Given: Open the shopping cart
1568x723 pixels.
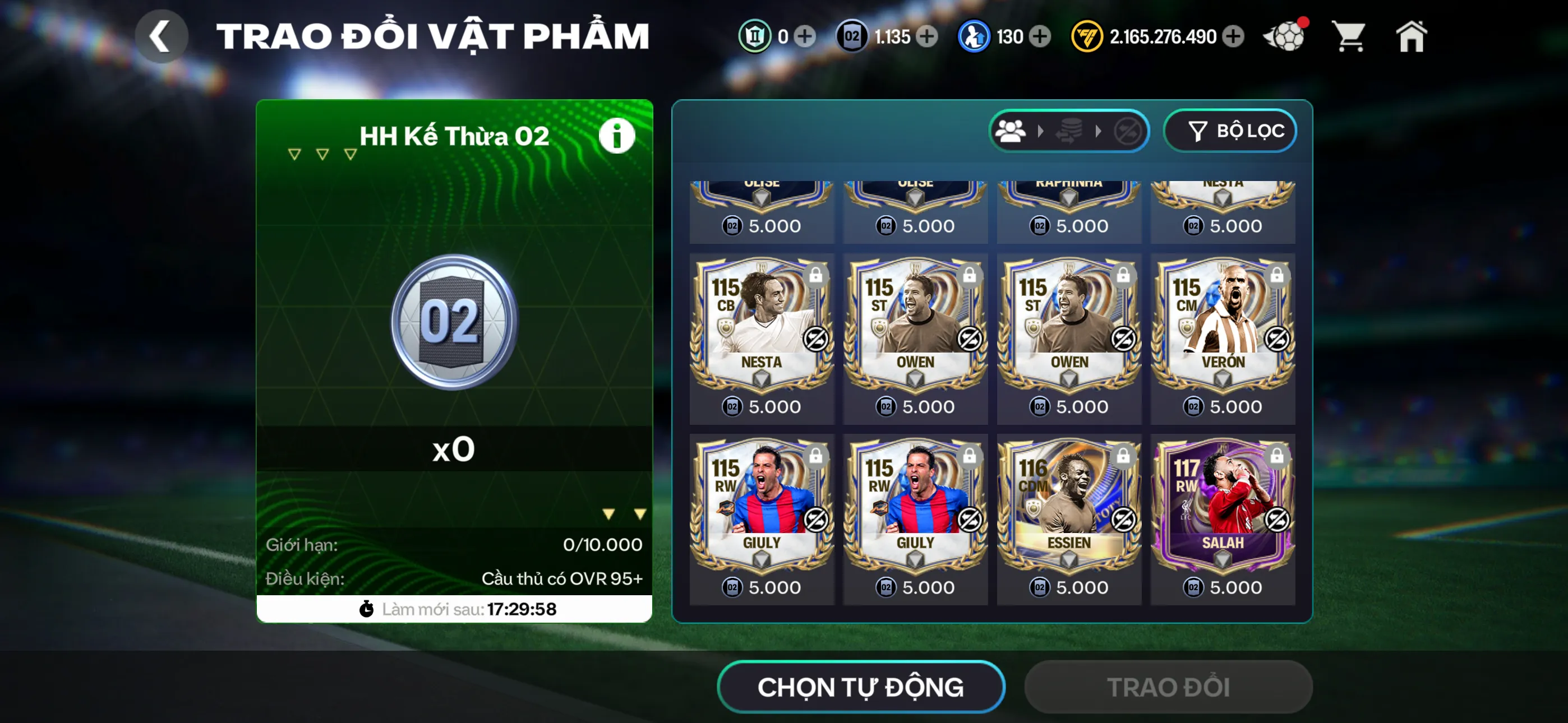Looking at the screenshot, I should (1349, 36).
